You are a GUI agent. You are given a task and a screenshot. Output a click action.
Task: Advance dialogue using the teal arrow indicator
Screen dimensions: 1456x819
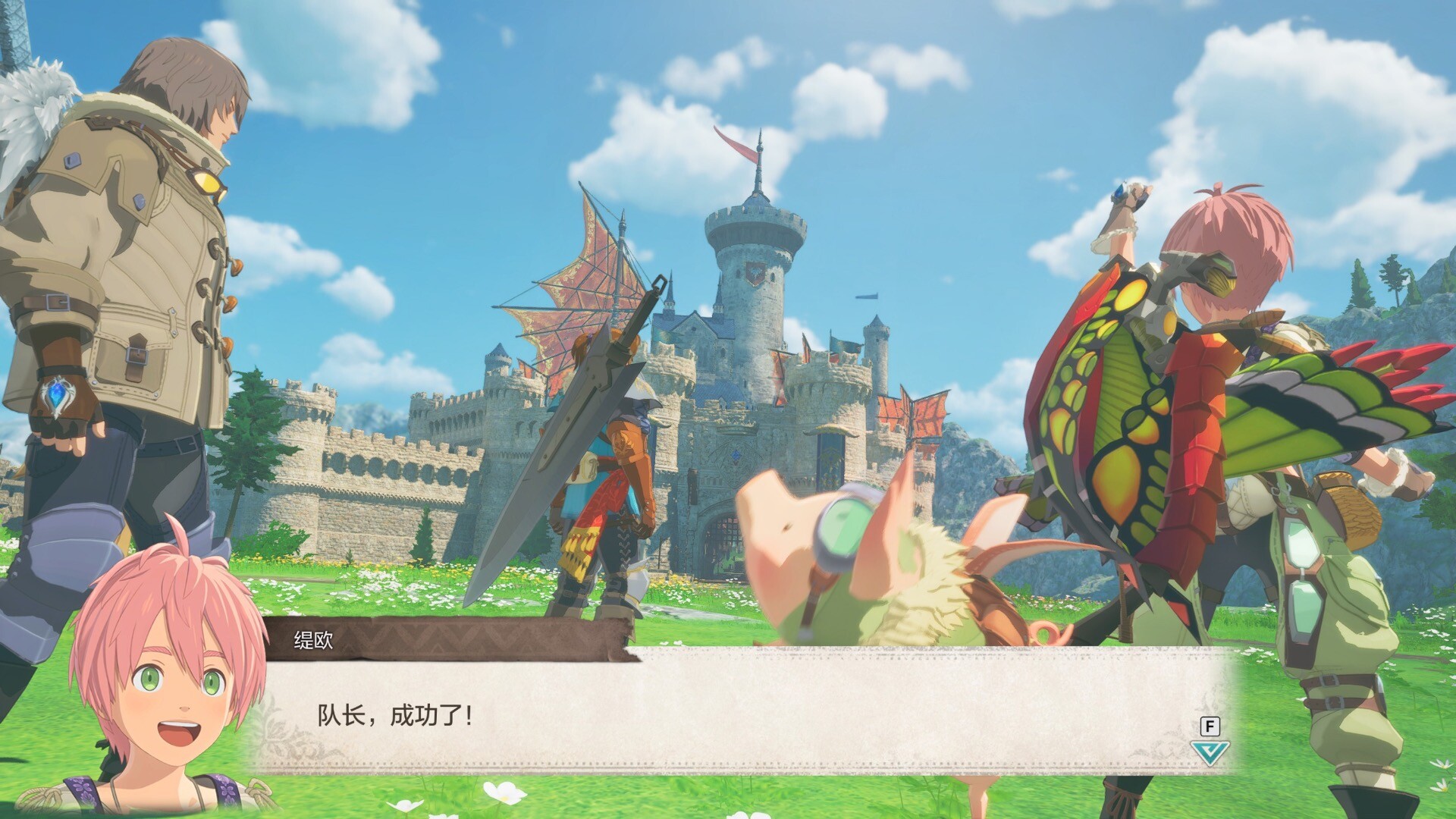1209,753
